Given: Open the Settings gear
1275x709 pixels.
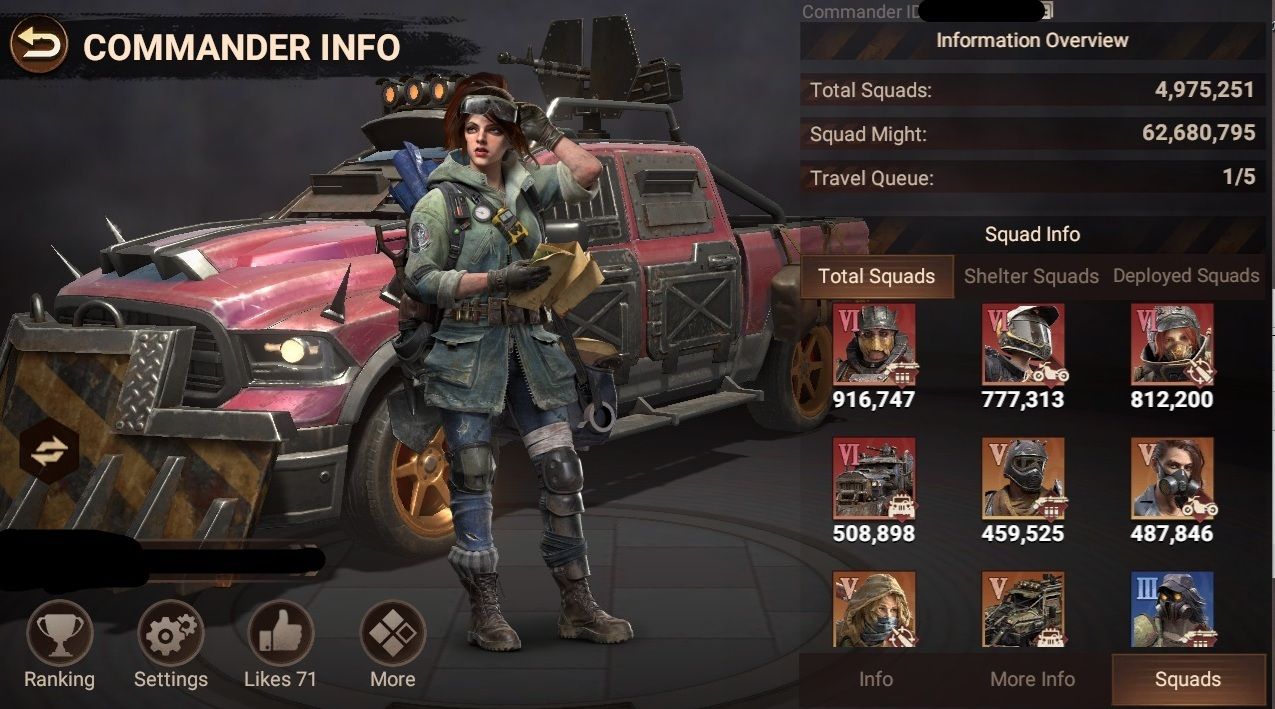Looking at the screenshot, I should coord(170,633).
